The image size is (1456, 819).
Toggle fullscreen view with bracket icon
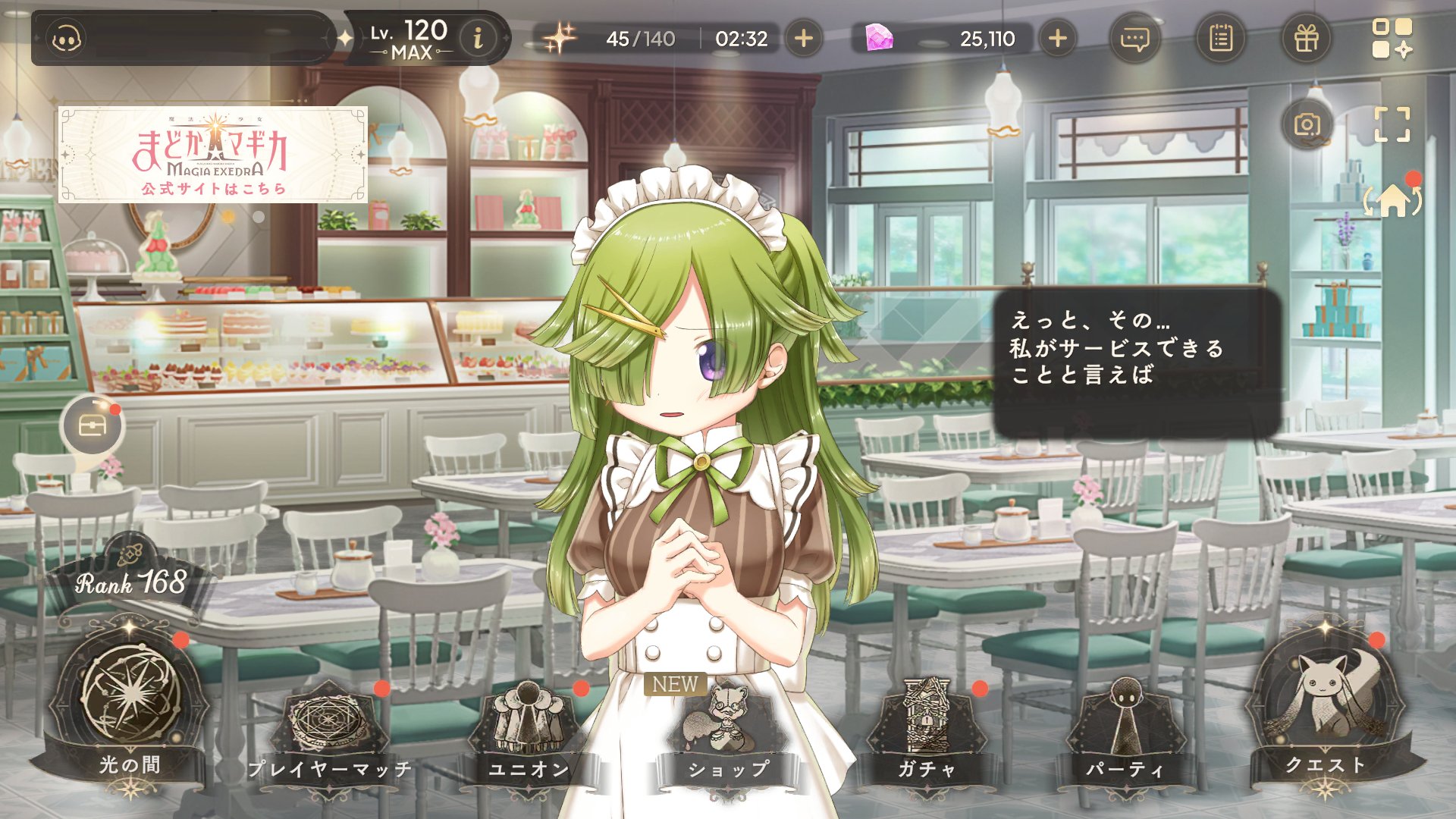point(1392,124)
